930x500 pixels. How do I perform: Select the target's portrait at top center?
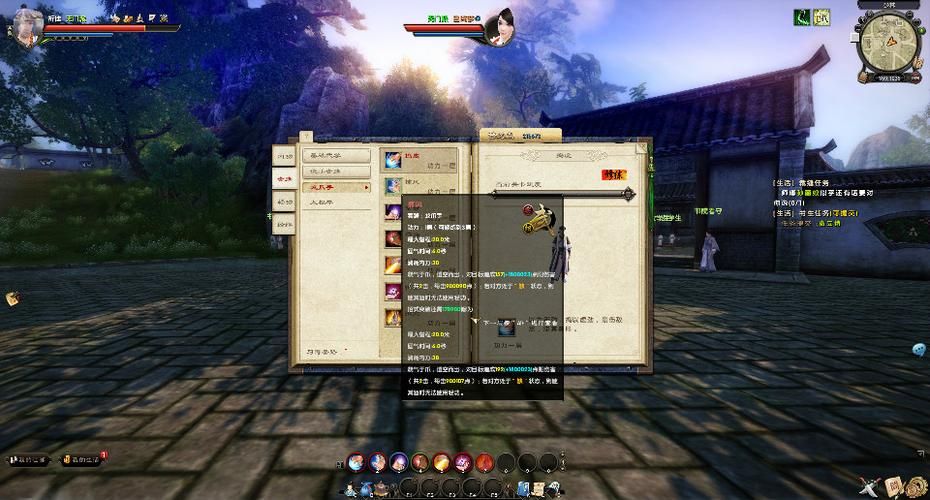(498, 27)
